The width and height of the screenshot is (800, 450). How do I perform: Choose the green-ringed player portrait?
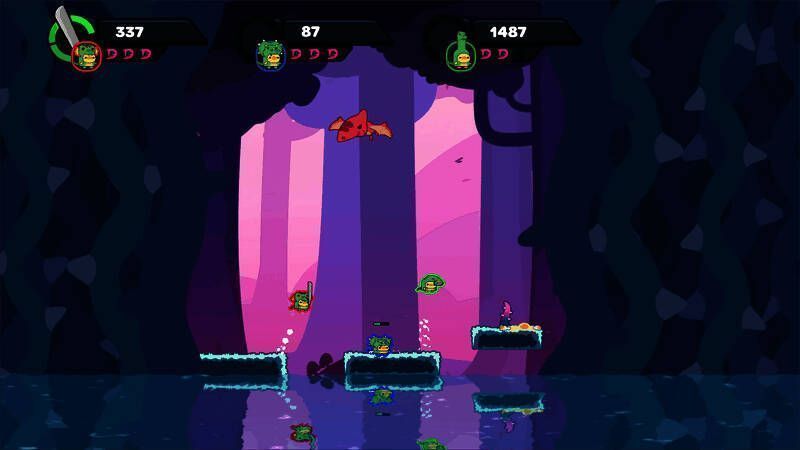click(x=461, y=59)
